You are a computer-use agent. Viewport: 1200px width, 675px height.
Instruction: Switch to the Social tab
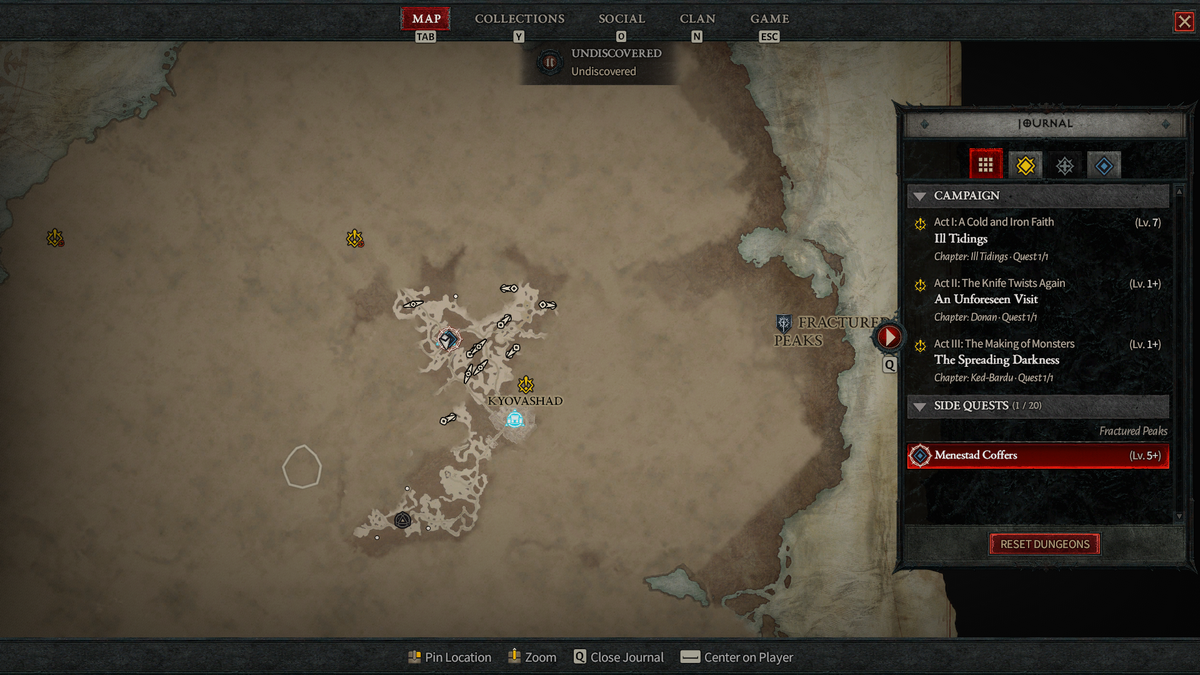621,19
